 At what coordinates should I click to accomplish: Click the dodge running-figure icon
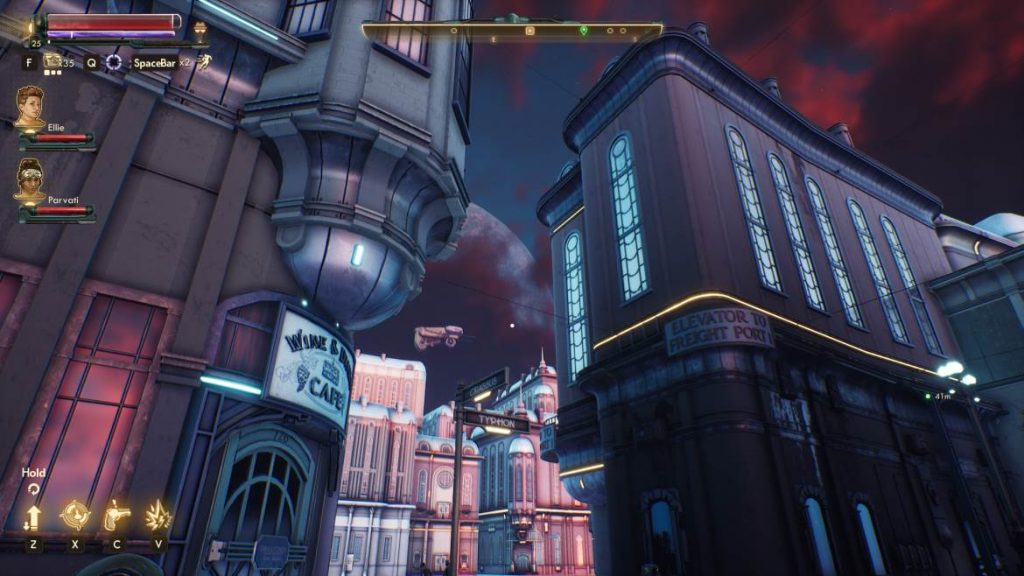(x=204, y=62)
